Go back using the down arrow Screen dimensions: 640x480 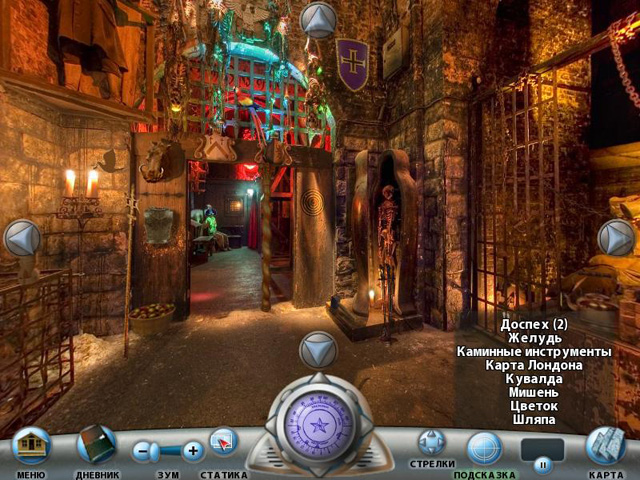[318, 350]
